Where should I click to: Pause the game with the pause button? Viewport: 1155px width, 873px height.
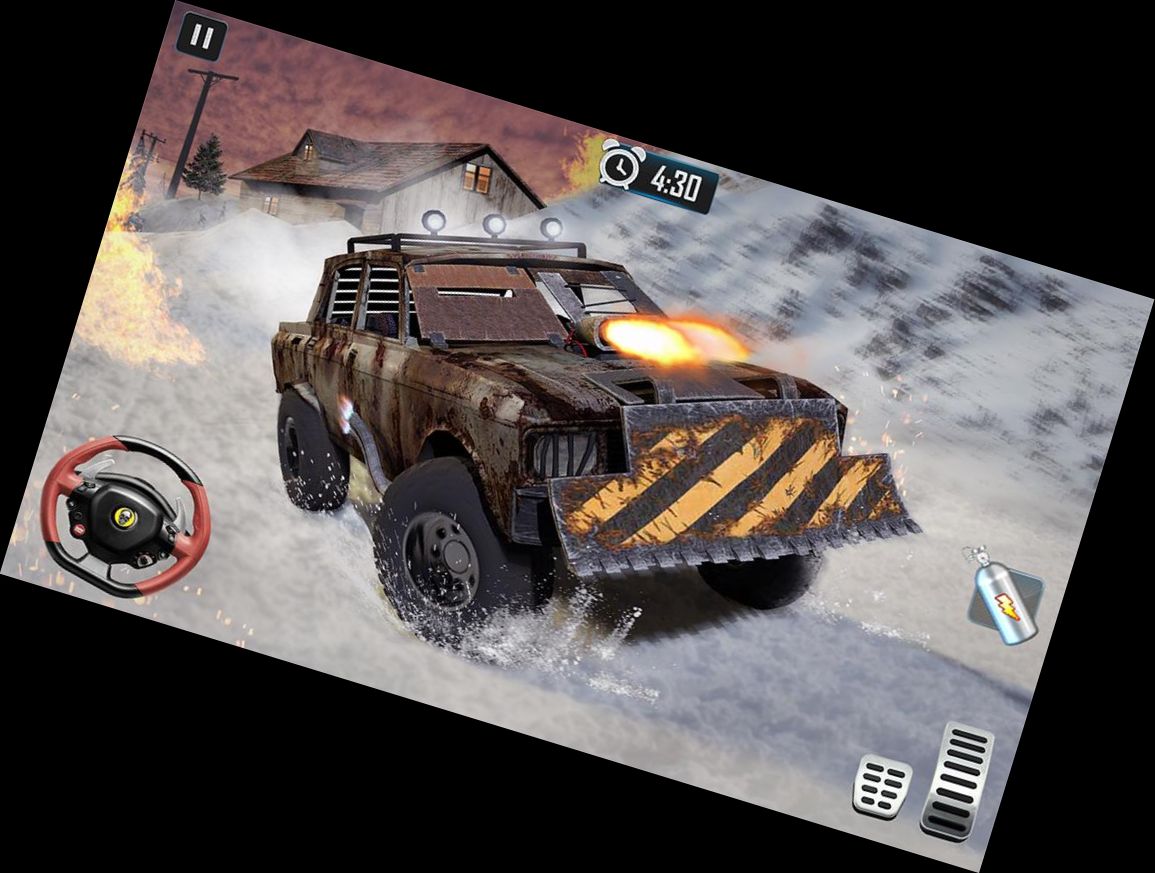pos(202,39)
